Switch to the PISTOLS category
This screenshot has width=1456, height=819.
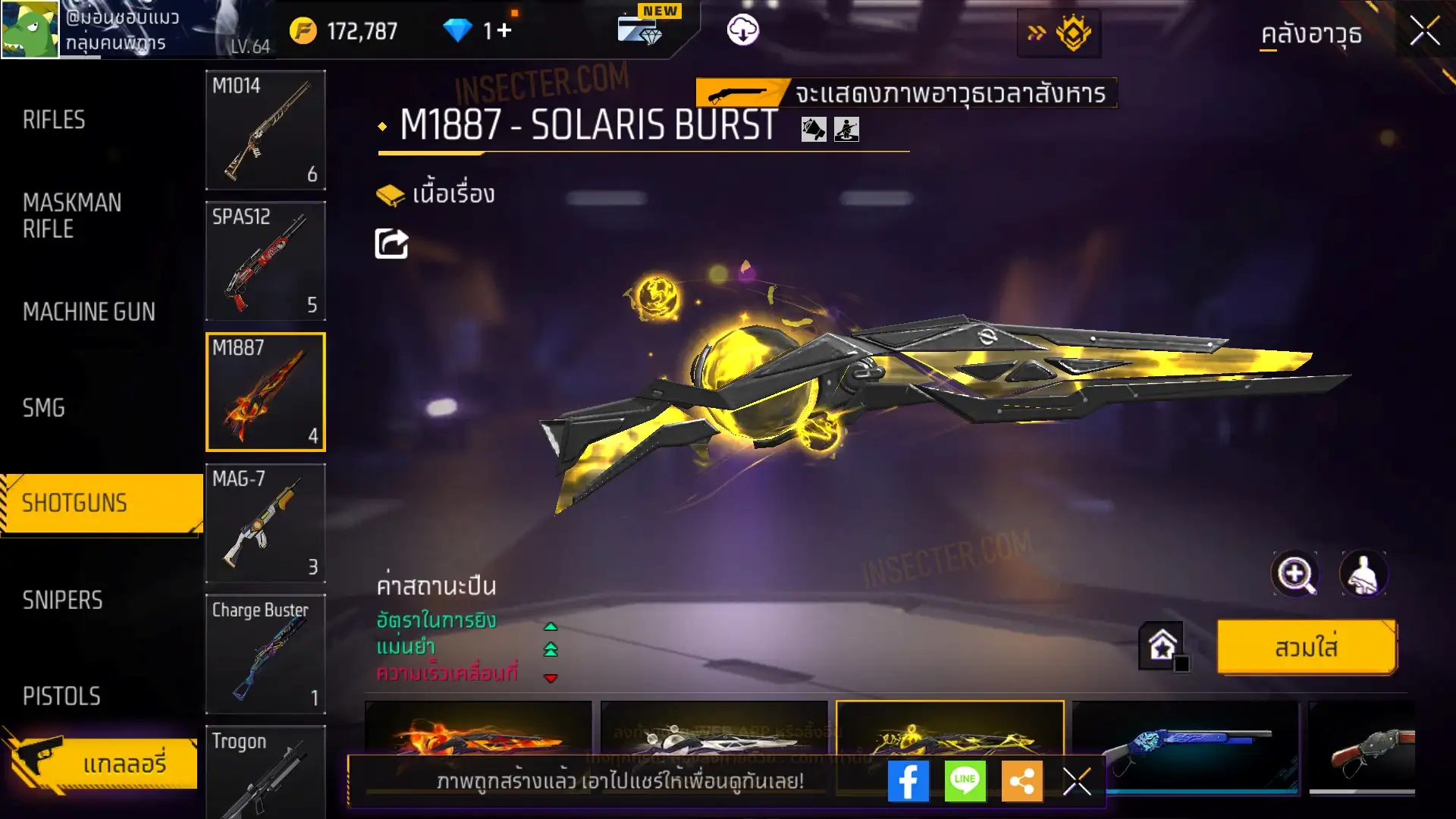tap(61, 696)
